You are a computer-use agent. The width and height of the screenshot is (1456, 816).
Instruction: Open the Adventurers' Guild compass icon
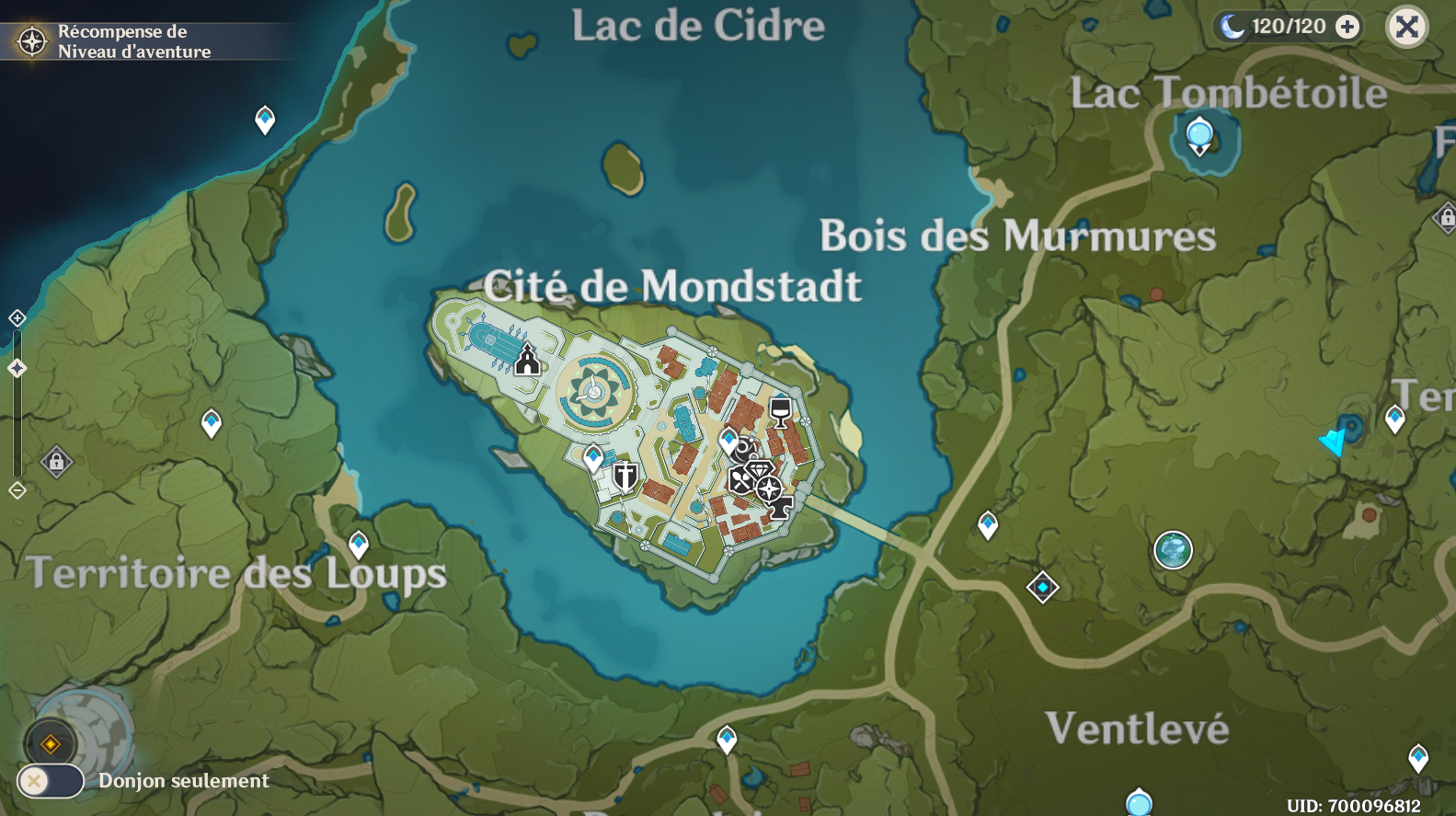(769, 488)
